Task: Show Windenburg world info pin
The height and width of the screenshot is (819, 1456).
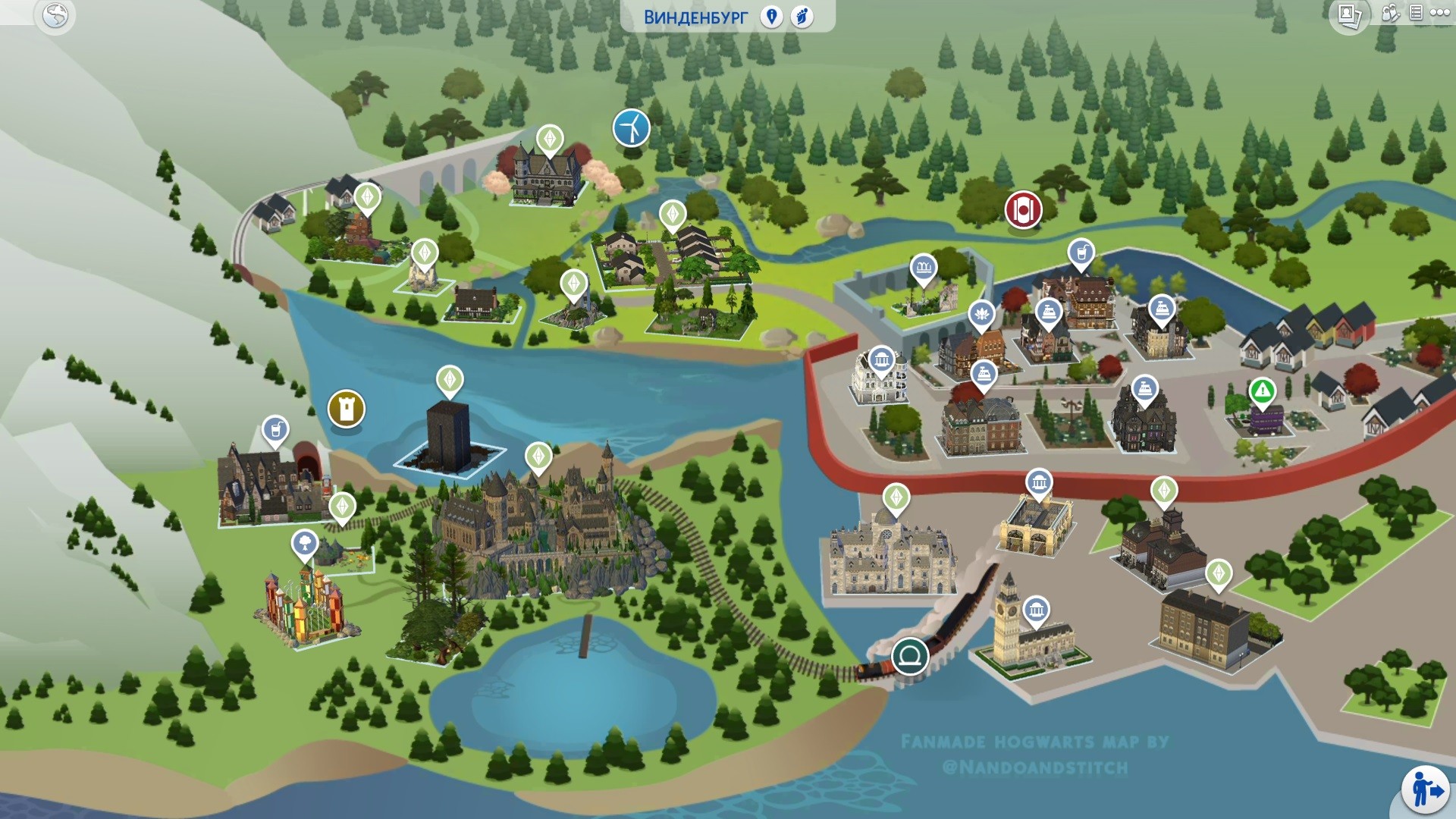Action: pyautogui.click(x=771, y=17)
